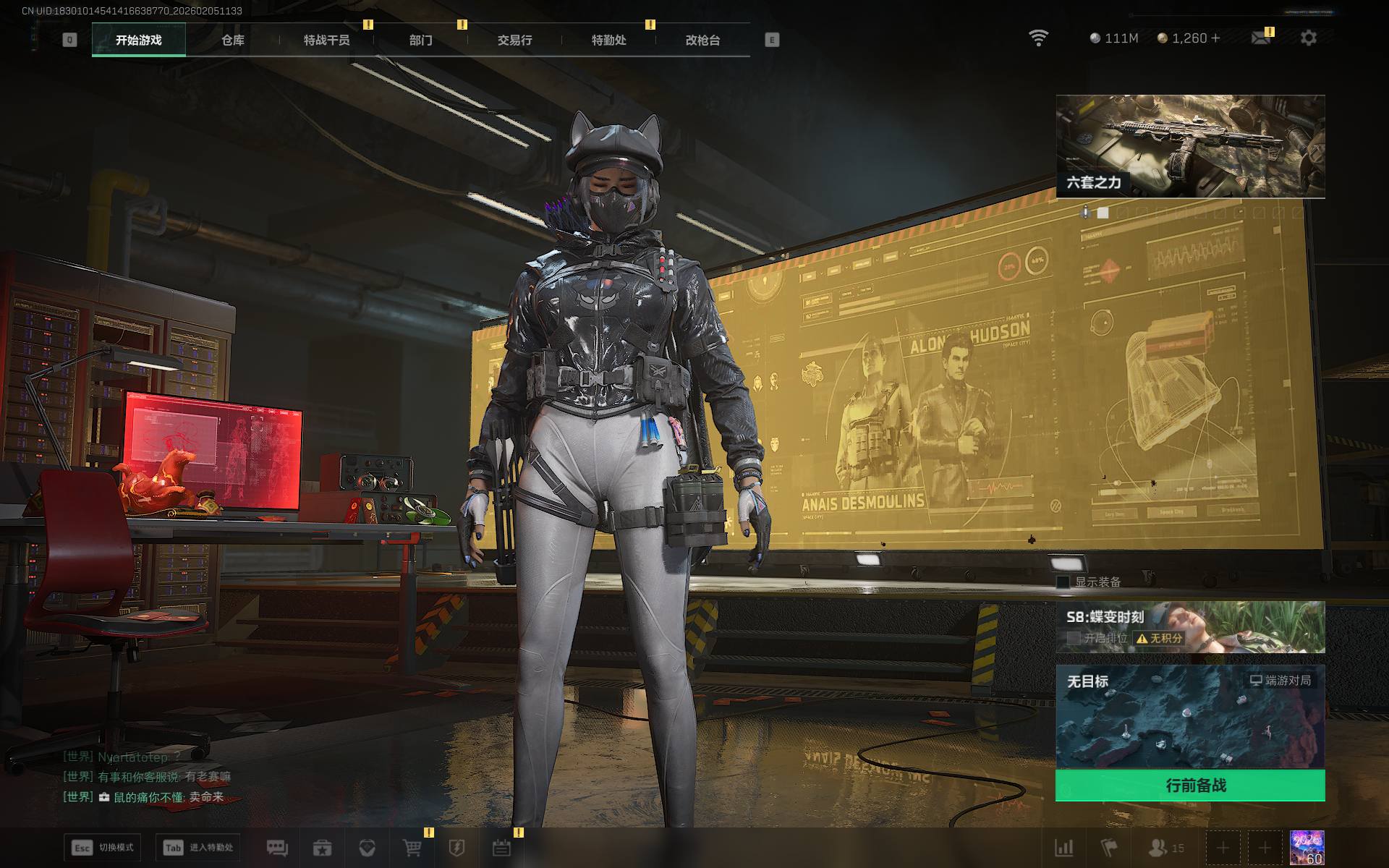The height and width of the screenshot is (868, 1389).
Task: Open the calendar events icon
Action: tap(501, 848)
